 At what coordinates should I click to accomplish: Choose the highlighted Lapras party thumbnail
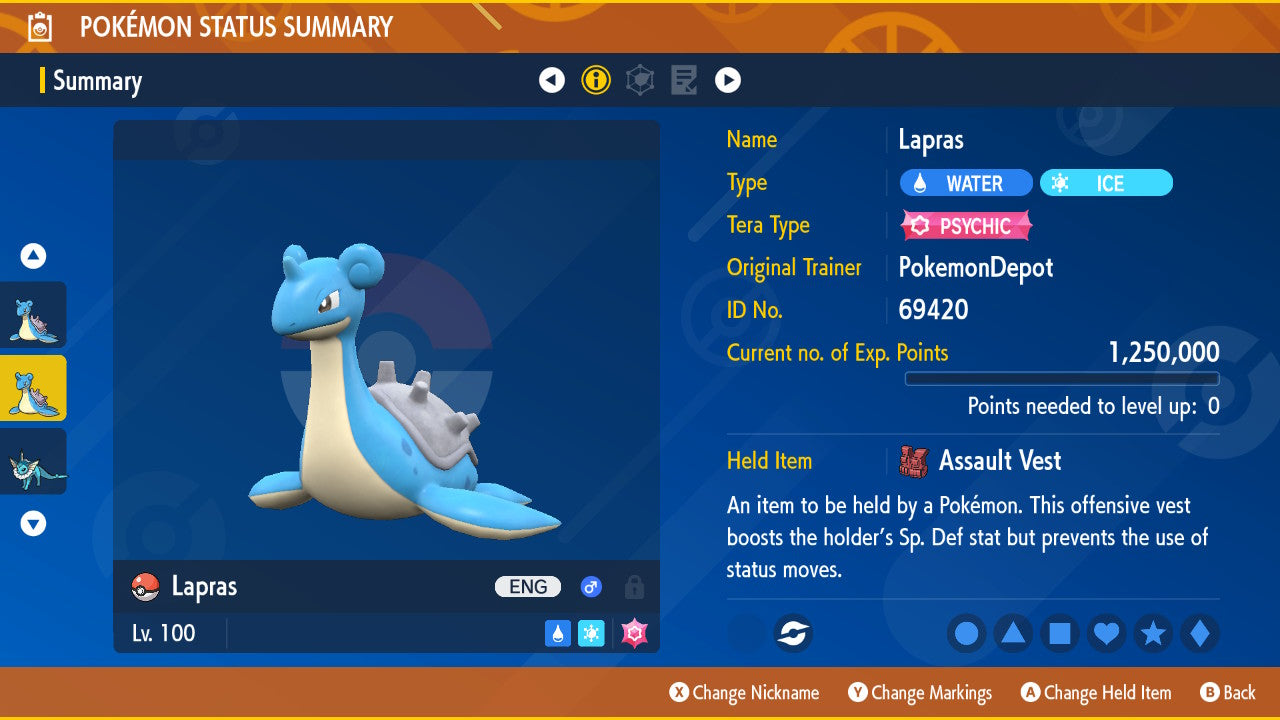(x=33, y=388)
